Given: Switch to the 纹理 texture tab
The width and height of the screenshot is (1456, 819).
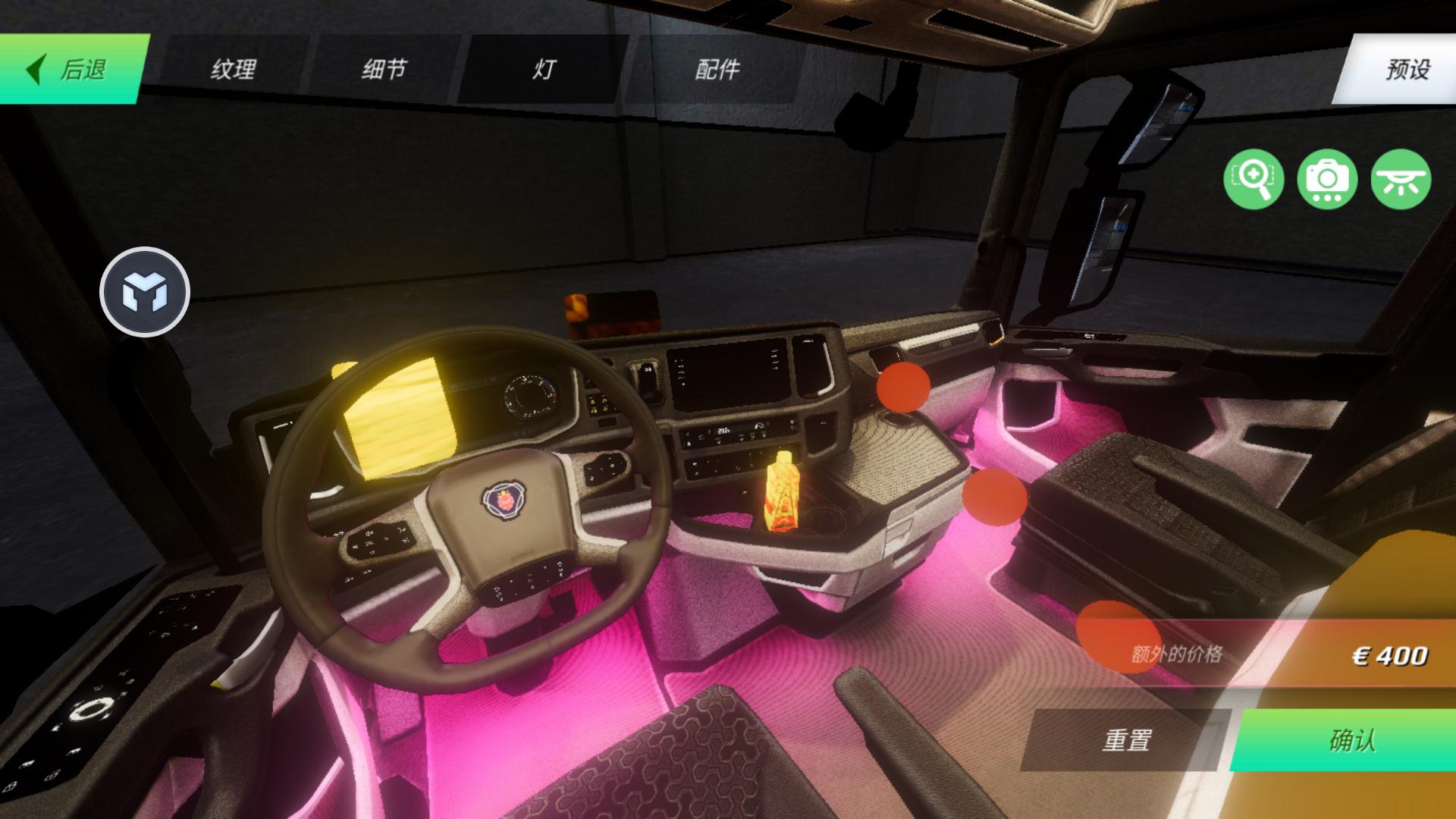Looking at the screenshot, I should [x=234, y=69].
